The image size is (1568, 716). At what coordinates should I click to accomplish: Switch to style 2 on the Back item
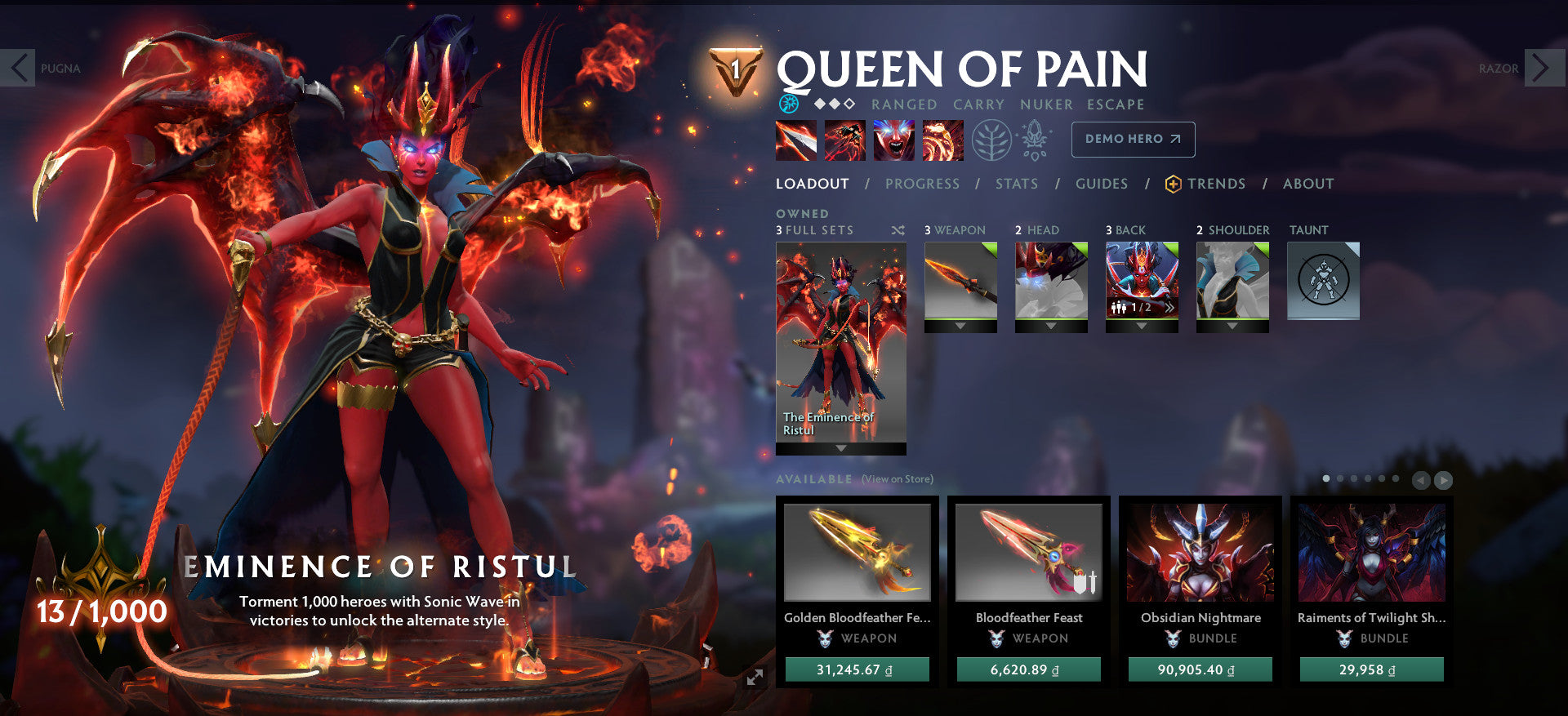(x=1170, y=308)
